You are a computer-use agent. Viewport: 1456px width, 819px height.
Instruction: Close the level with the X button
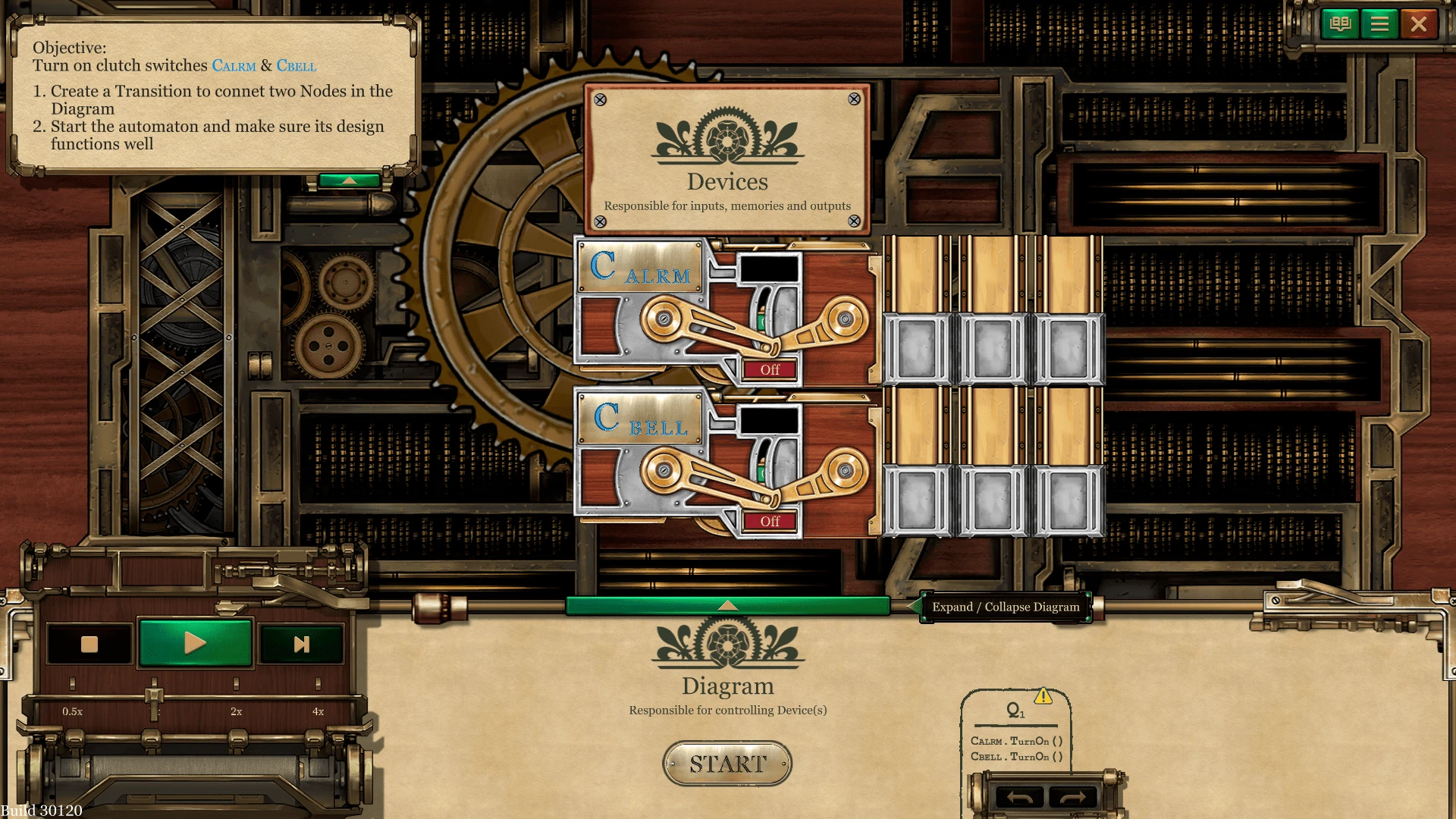[1418, 24]
